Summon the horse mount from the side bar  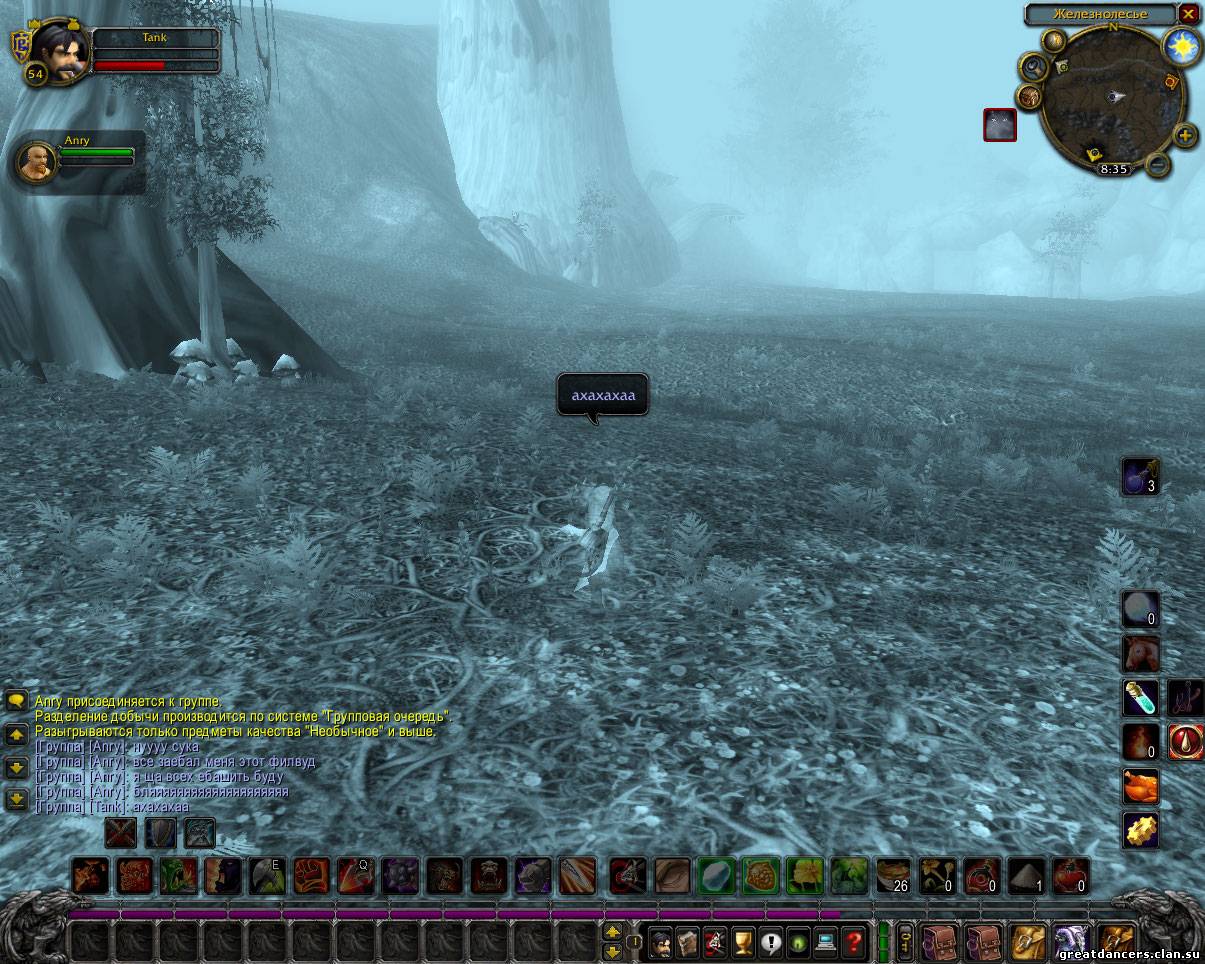1141,654
